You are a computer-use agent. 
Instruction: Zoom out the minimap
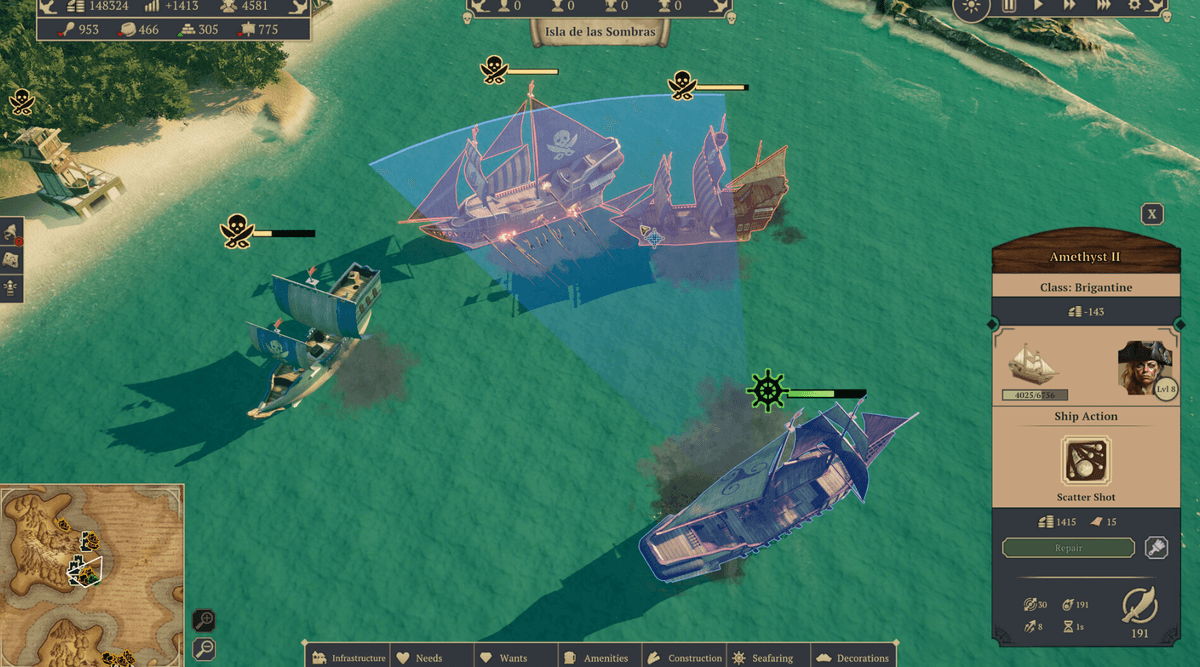(x=203, y=648)
